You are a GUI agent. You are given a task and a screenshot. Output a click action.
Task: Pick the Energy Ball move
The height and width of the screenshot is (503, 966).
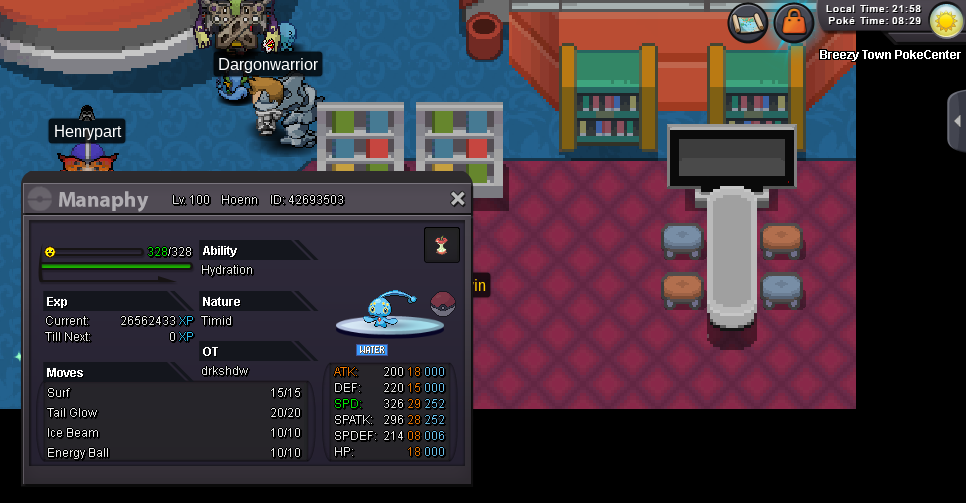[175, 453]
